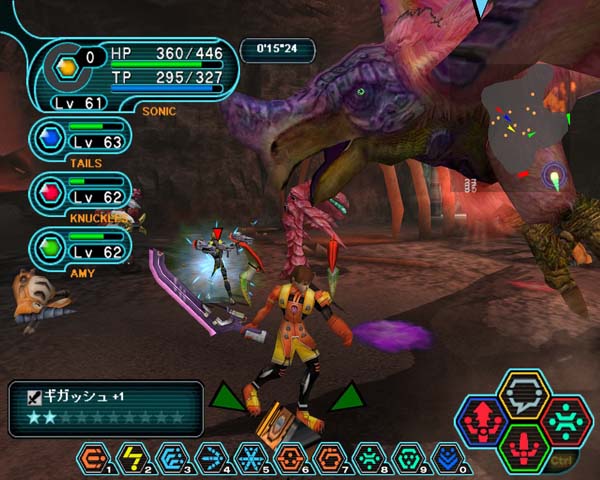Select hotbar slot 1 orange technique icon
Screen dimensions: 600x480
(x=92, y=457)
